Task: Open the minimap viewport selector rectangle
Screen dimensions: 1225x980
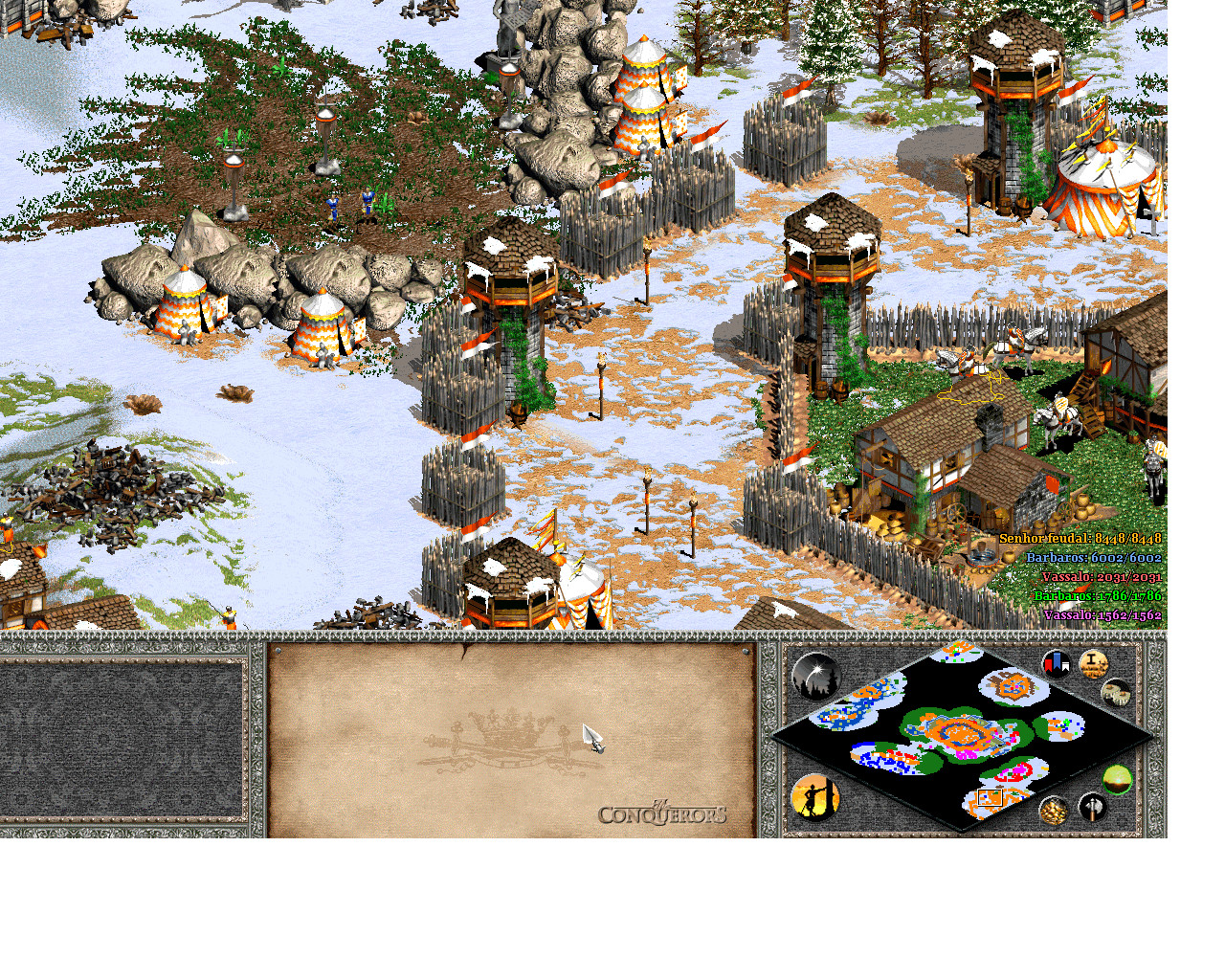Action: point(989,797)
